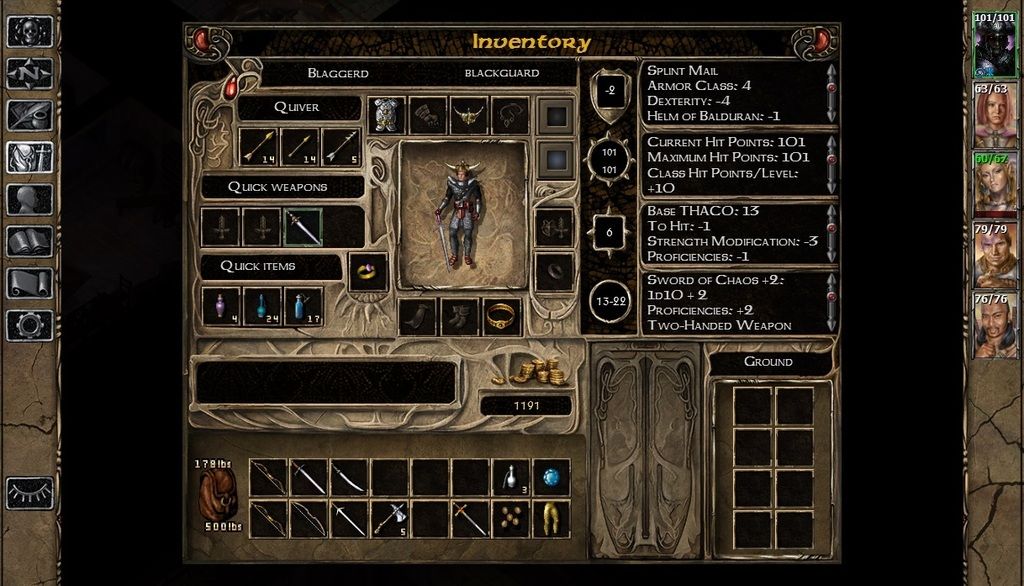Select the white flask in backpack
This screenshot has height=586, width=1024.
510,478
